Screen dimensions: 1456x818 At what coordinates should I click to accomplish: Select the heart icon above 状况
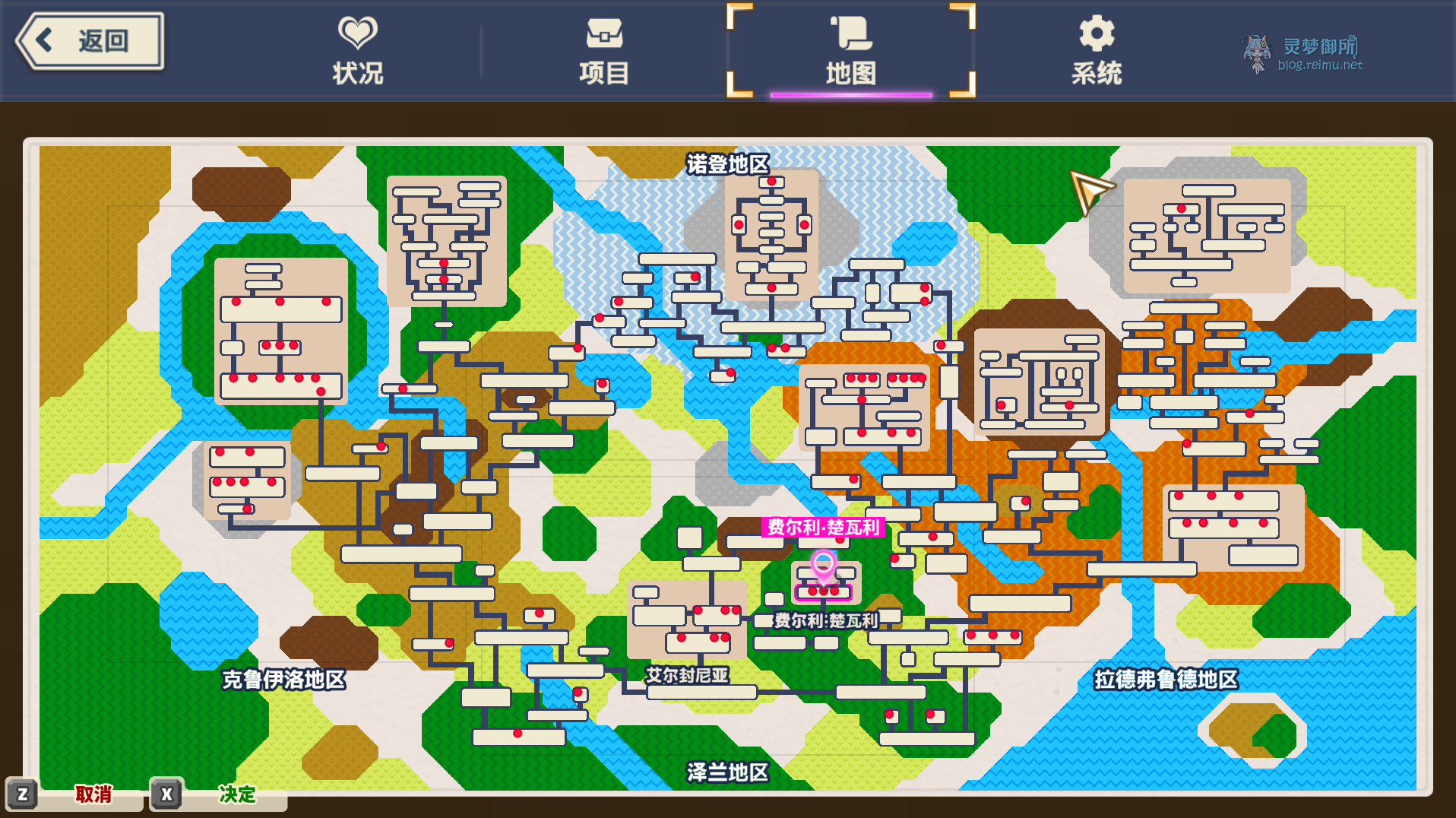(357, 31)
